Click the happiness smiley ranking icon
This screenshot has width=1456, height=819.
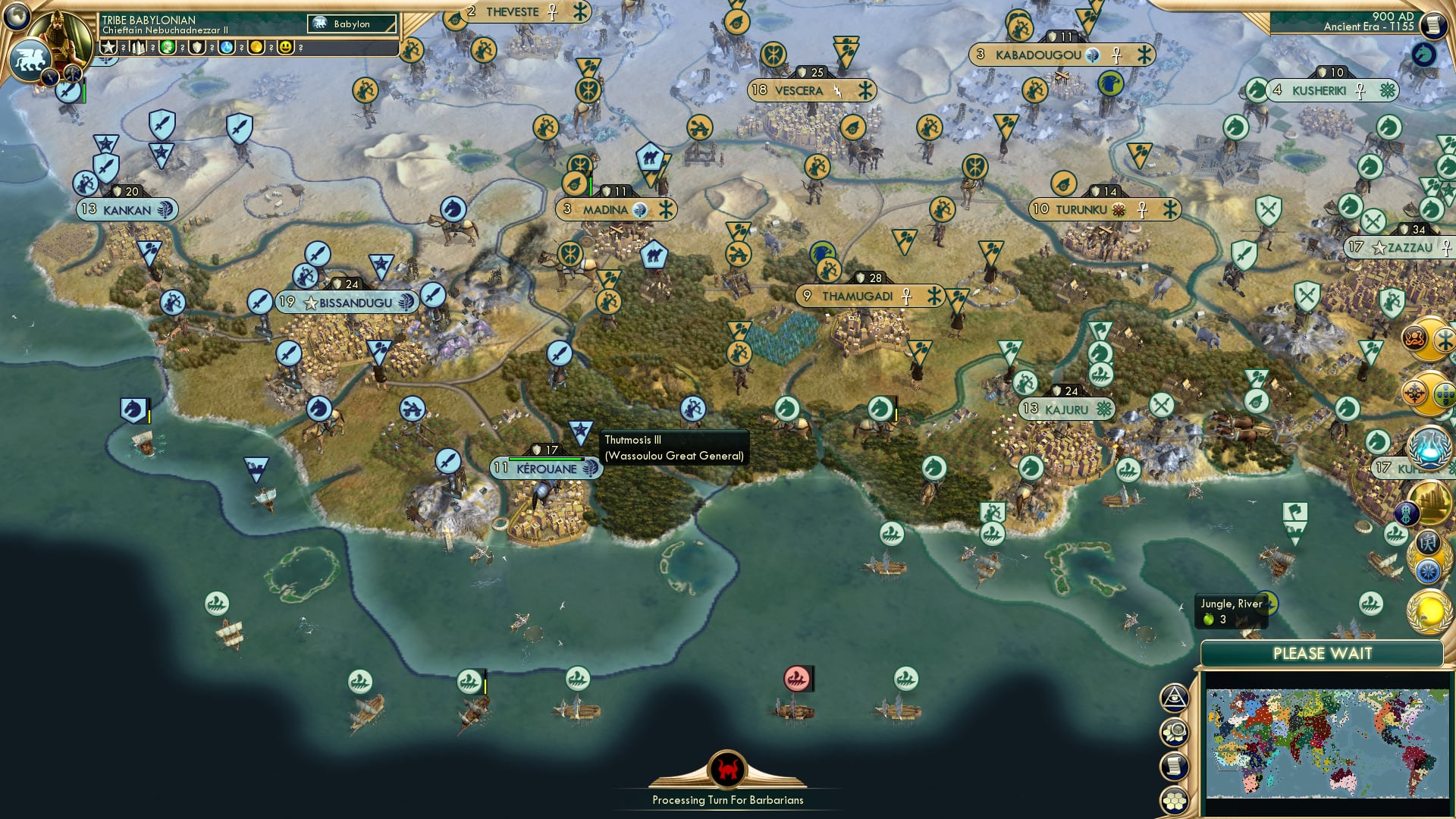[x=284, y=47]
